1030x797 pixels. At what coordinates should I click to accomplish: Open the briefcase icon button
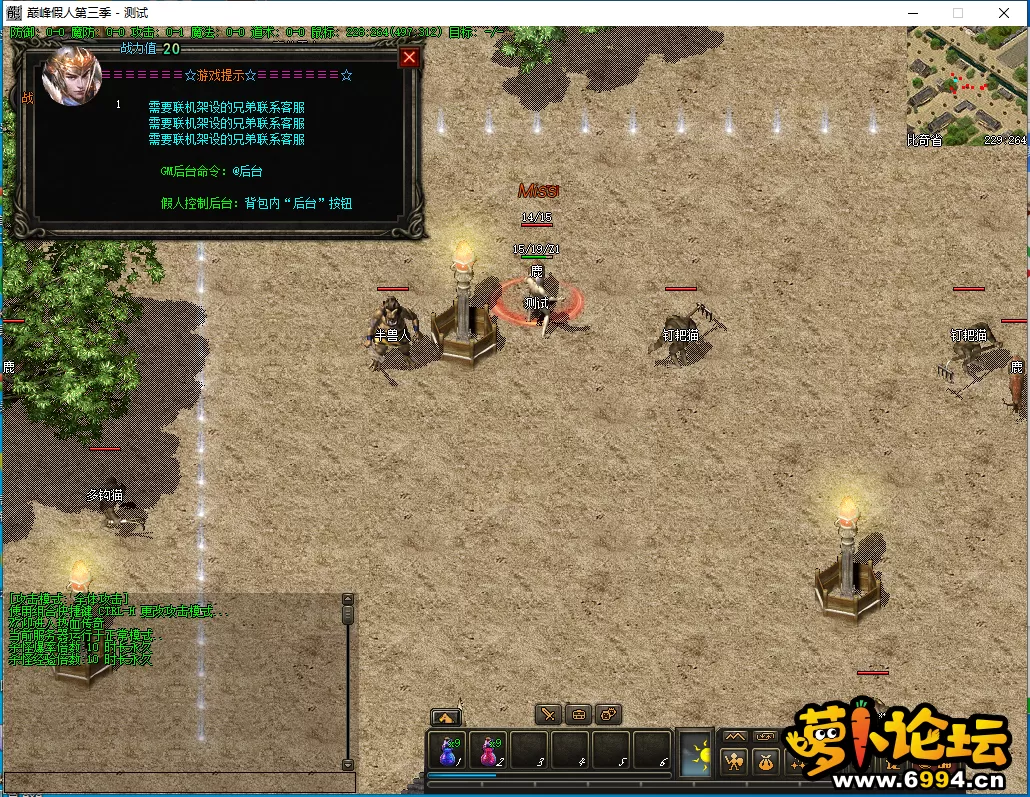pos(578,714)
